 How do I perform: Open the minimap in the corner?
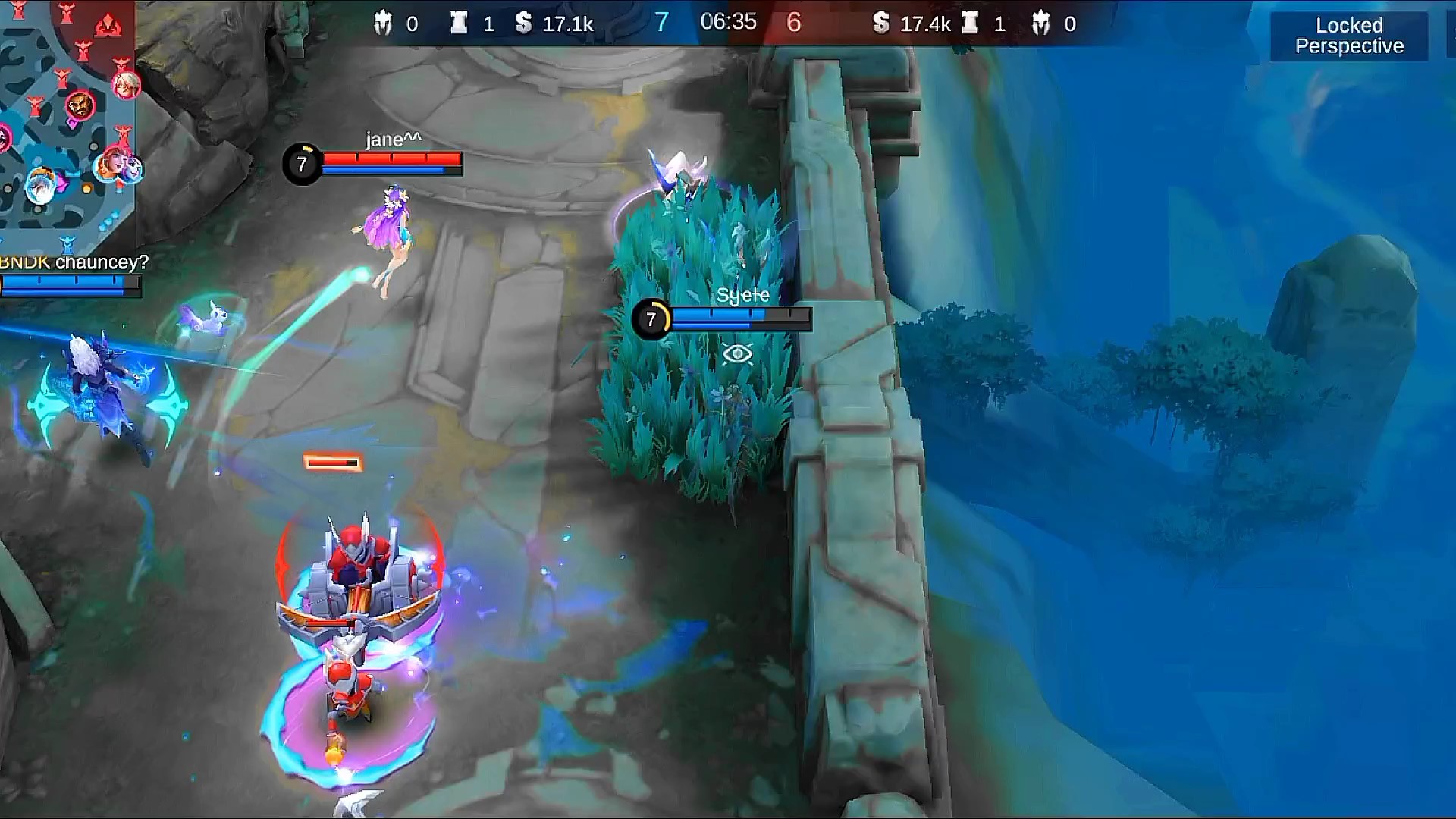[67, 121]
